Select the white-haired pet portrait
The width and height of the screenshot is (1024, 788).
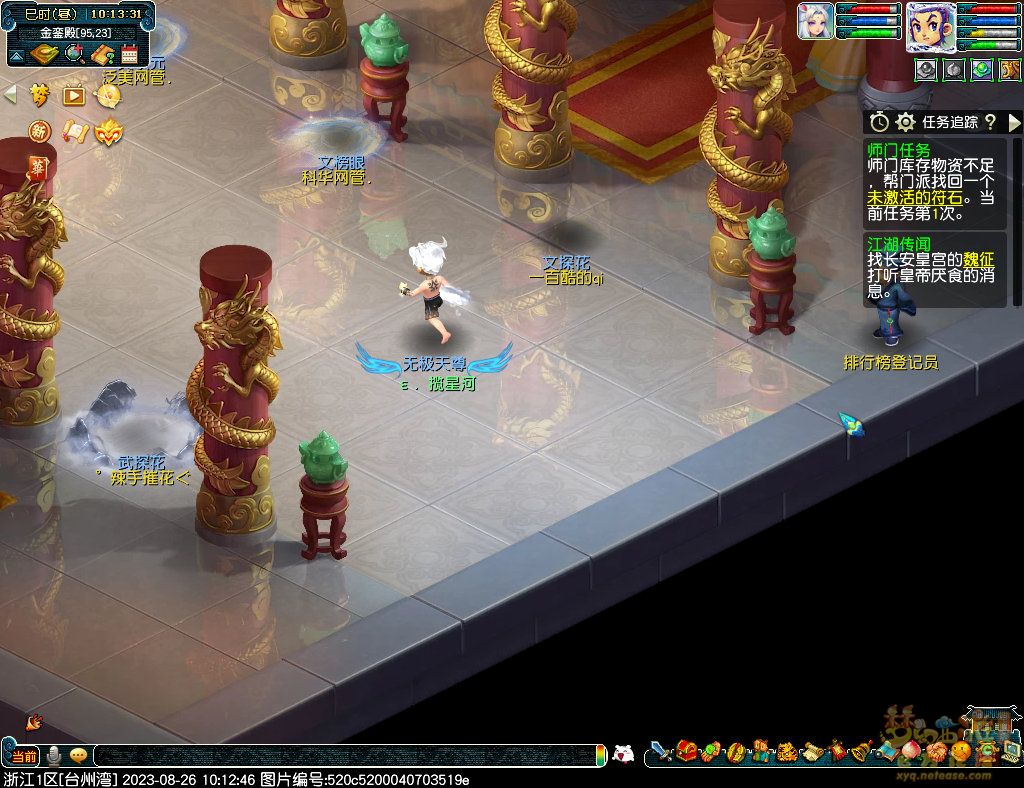point(815,22)
